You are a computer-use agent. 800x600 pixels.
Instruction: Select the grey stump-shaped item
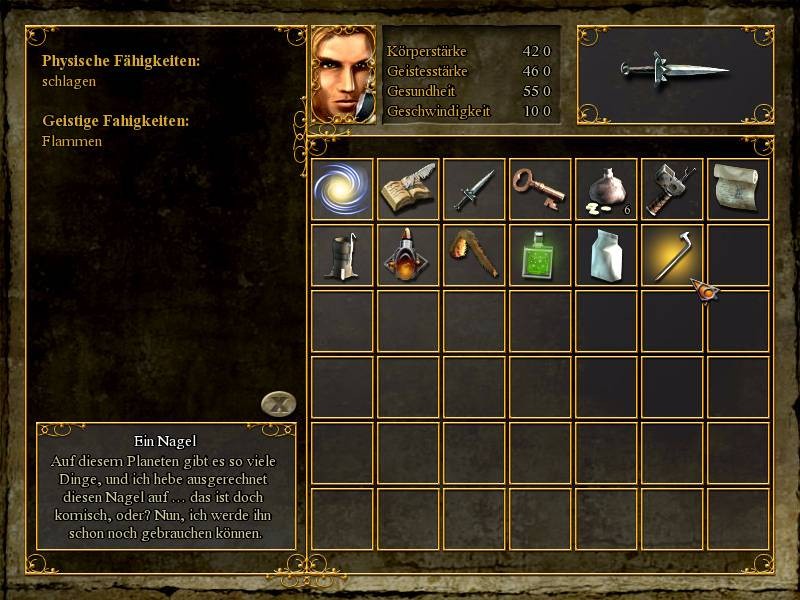(342, 255)
